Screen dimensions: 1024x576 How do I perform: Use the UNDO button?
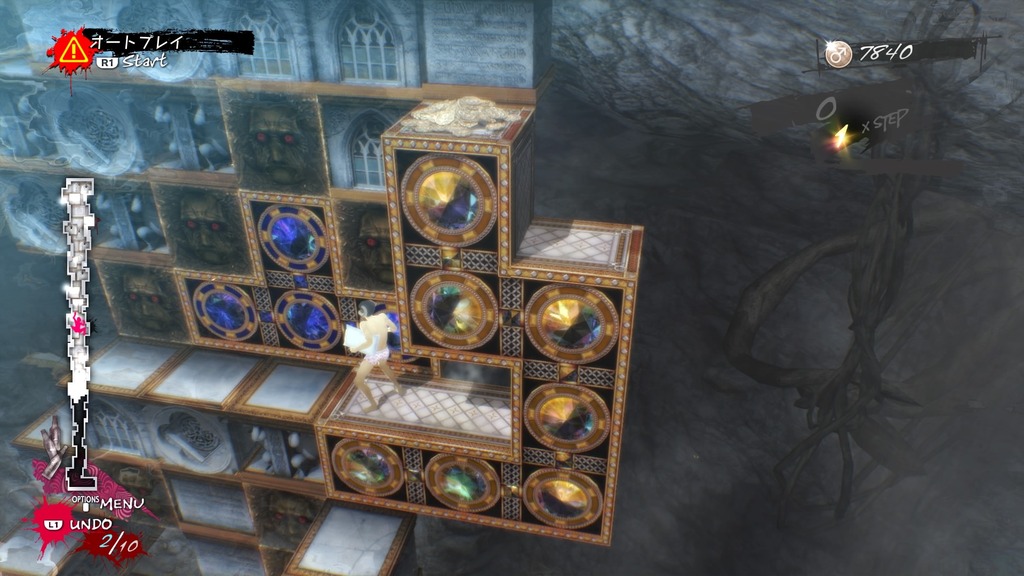point(90,524)
